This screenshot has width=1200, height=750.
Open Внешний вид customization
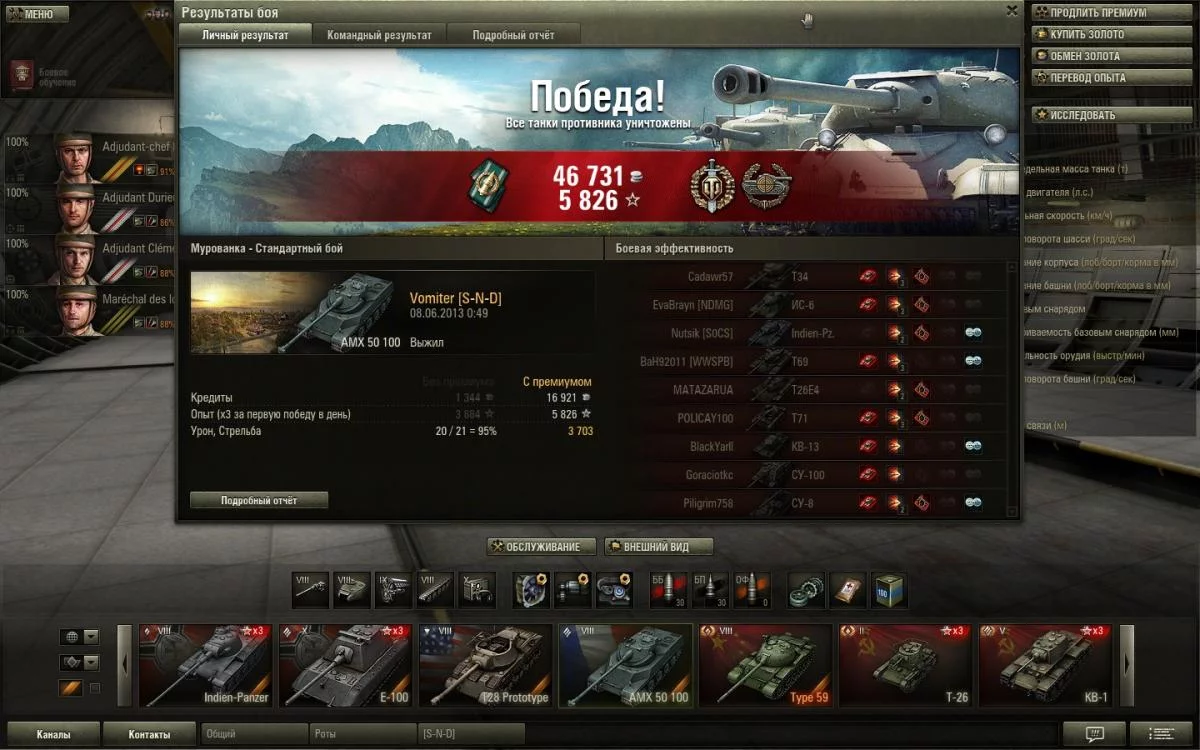(659, 547)
